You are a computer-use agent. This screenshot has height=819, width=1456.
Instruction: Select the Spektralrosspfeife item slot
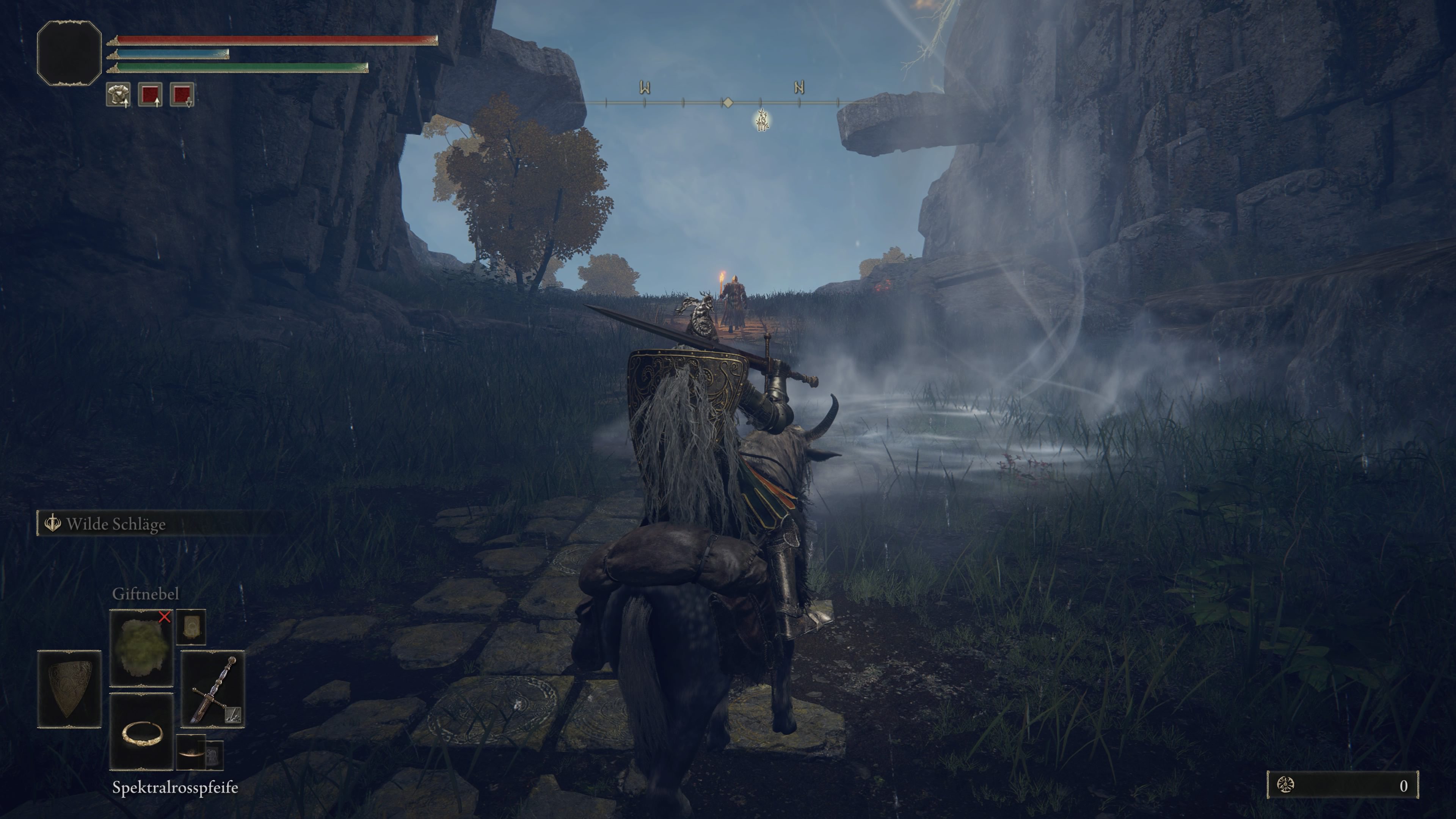(141, 731)
